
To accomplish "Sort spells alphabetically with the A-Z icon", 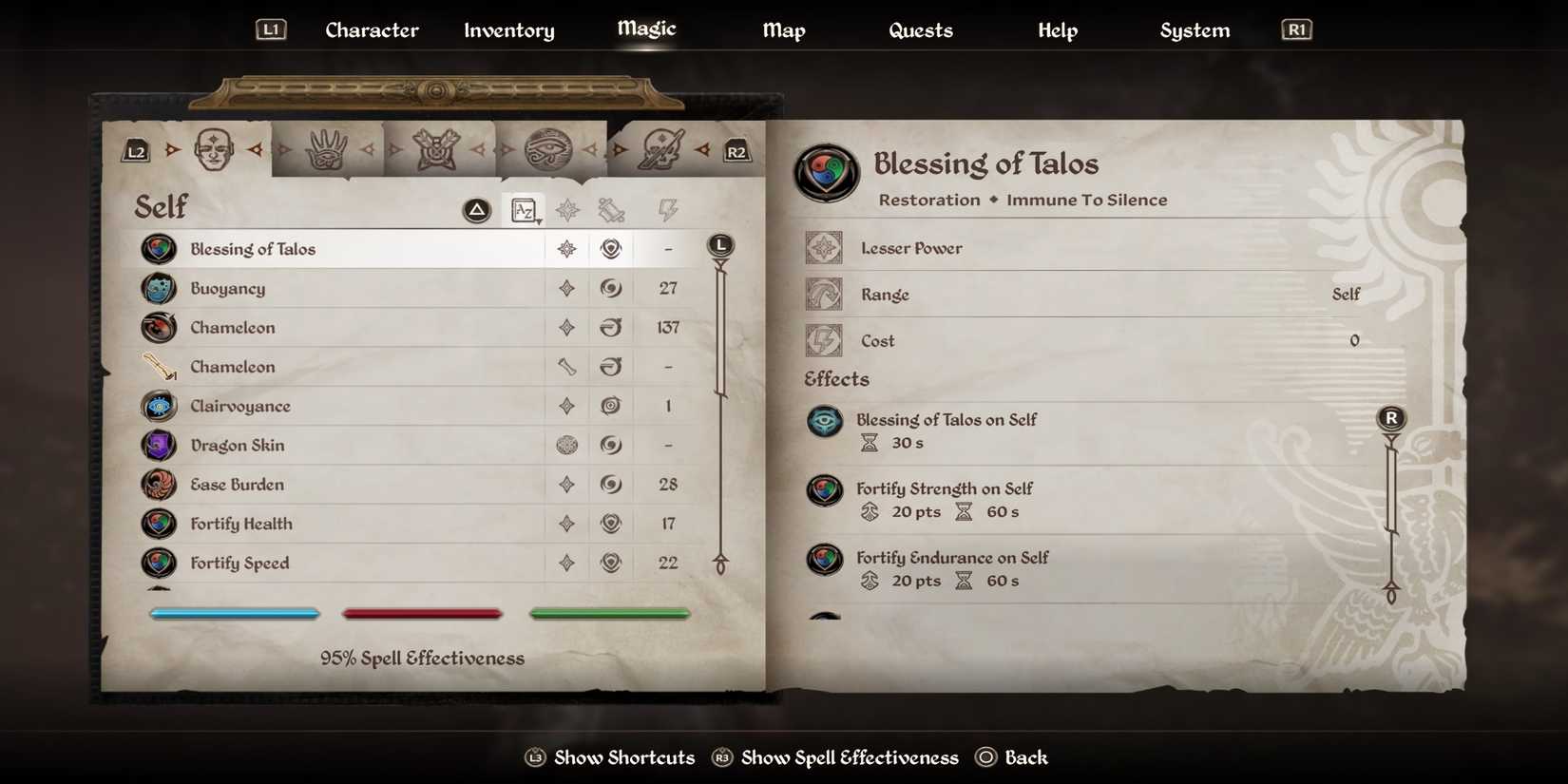I will tap(525, 210).
